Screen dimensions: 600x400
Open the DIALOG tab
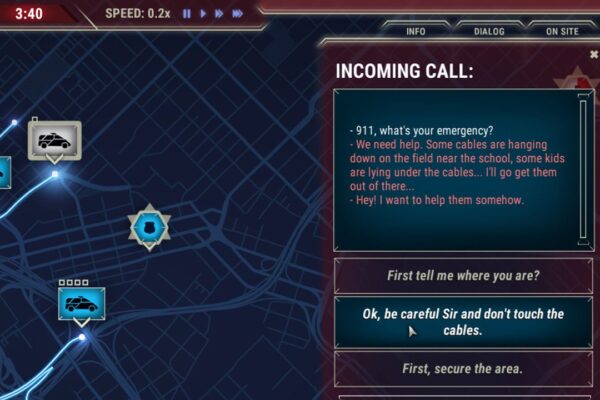click(488, 31)
